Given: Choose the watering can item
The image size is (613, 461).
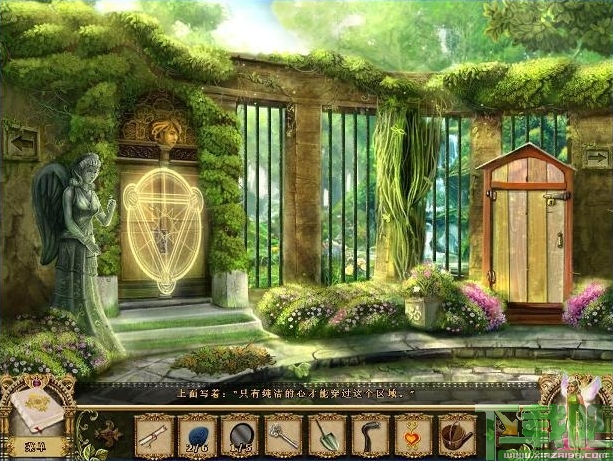Looking at the screenshot, I should click(456, 435).
